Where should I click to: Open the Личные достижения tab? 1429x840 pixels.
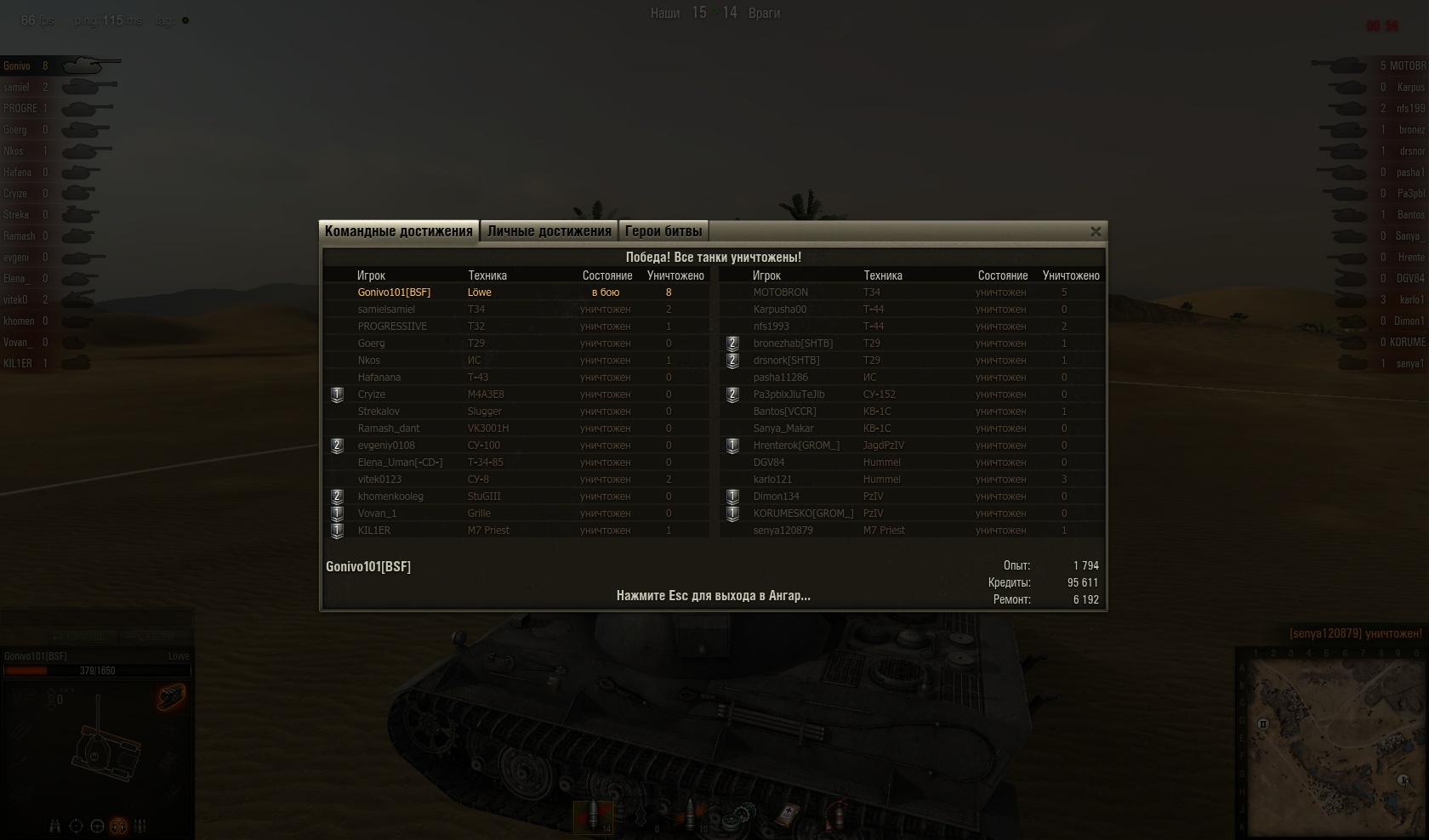(549, 231)
